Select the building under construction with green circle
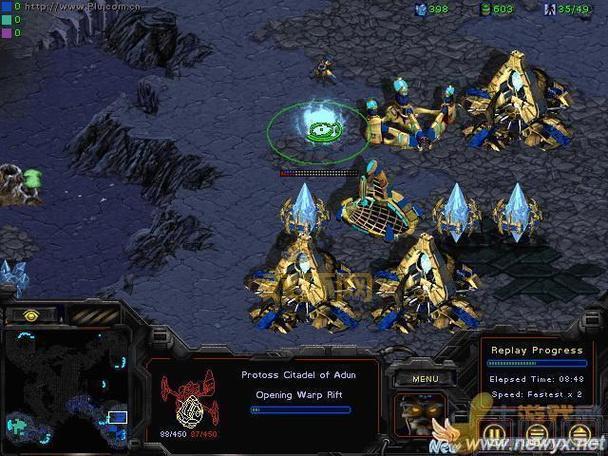 click(x=320, y=130)
